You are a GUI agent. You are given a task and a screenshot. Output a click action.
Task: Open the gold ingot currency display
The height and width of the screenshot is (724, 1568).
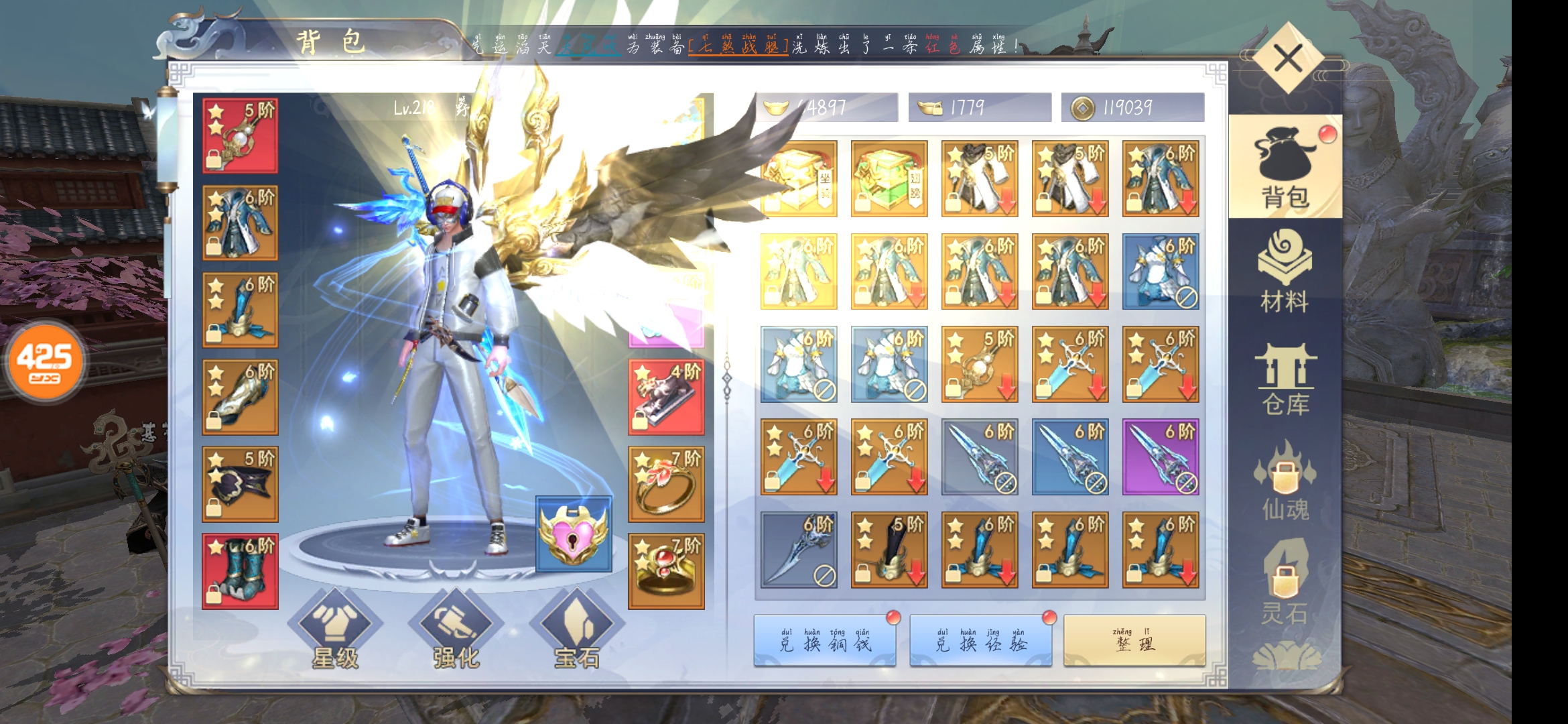[826, 106]
